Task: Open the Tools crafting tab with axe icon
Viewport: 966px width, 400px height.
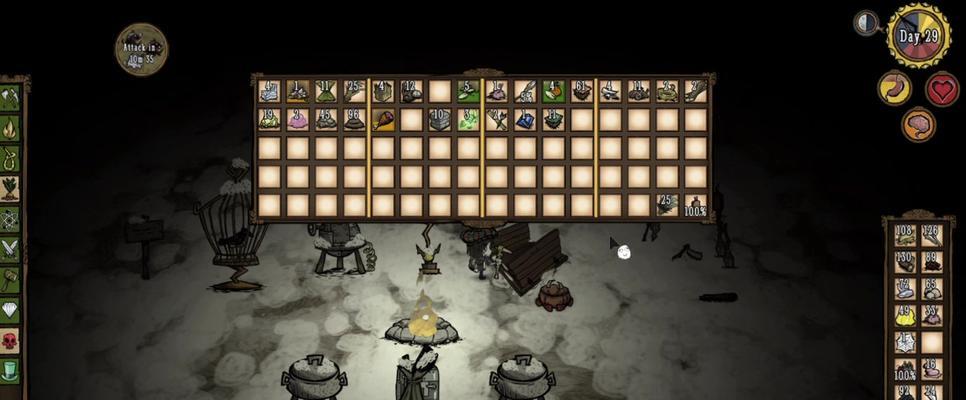Action: click(x=10, y=98)
